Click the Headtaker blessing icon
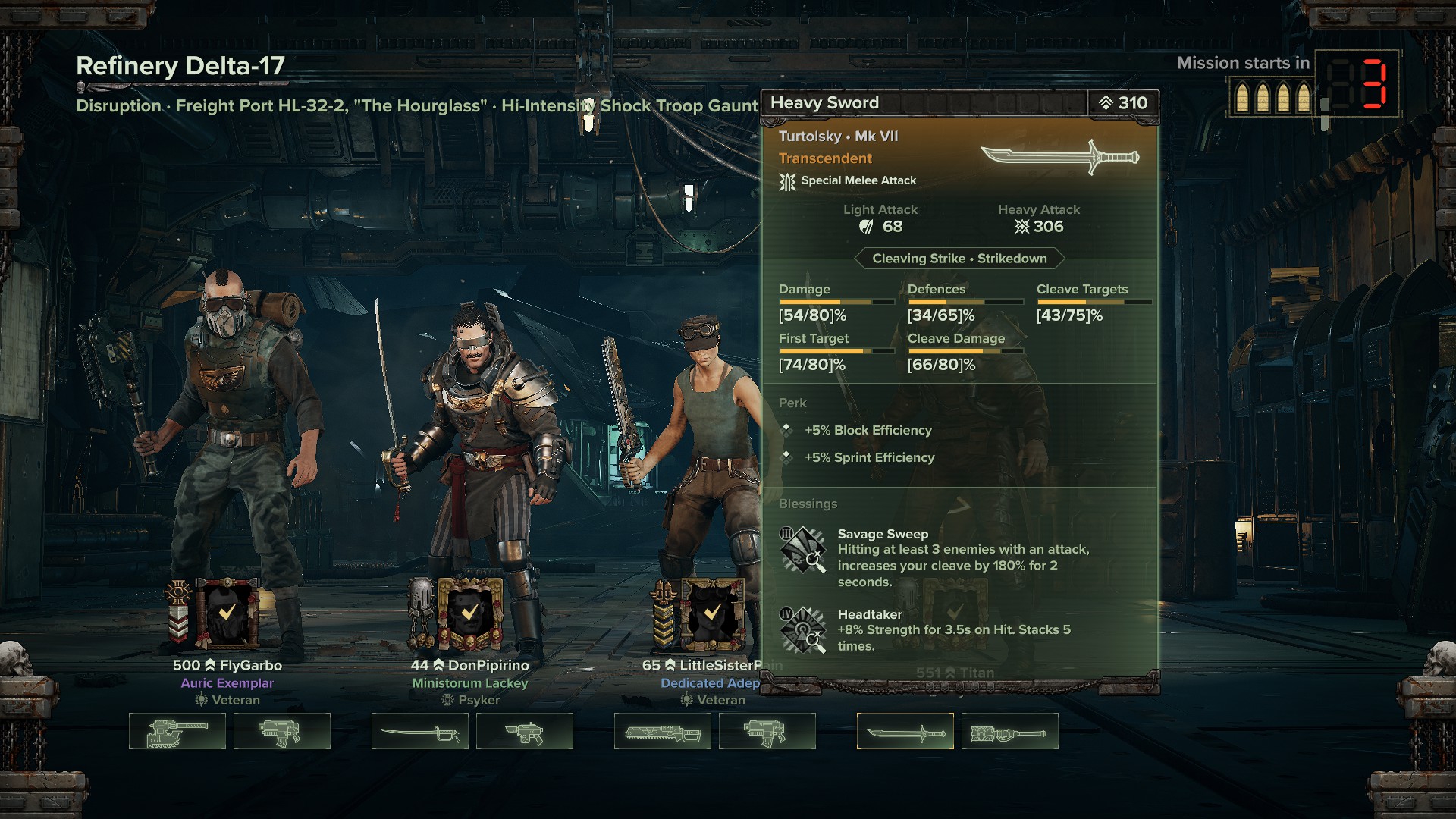The width and height of the screenshot is (1456, 819). click(x=802, y=630)
